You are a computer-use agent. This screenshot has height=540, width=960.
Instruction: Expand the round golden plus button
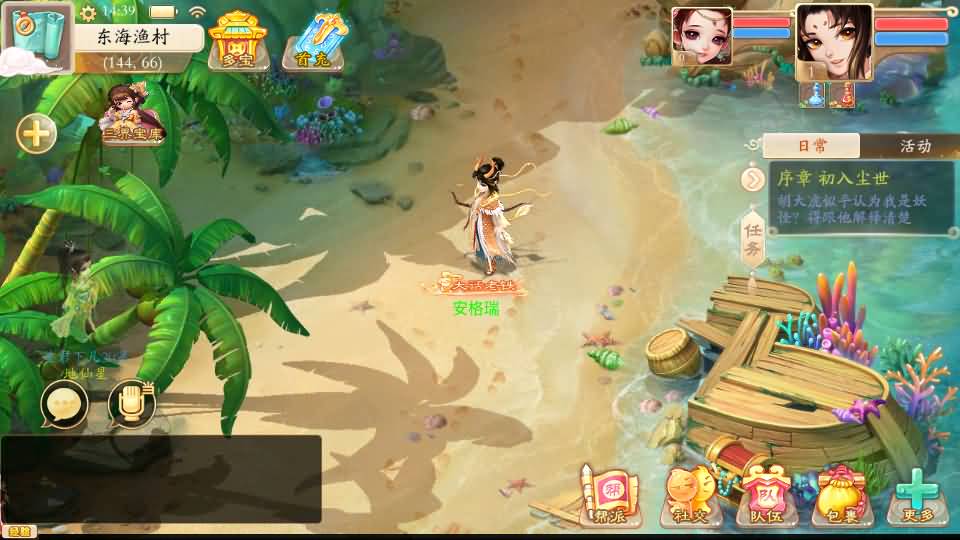coord(36,133)
